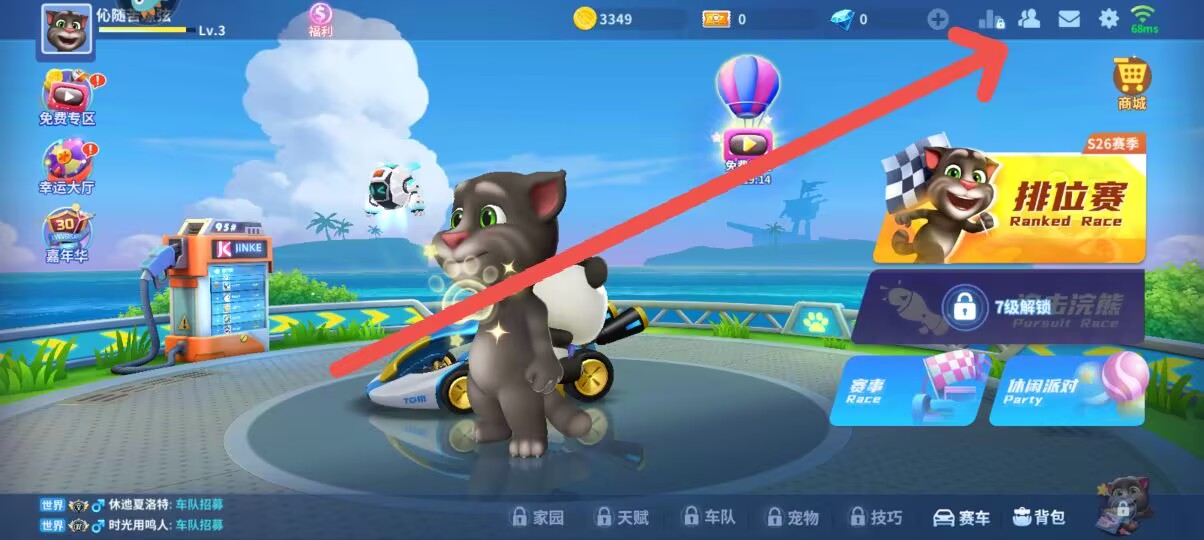This screenshot has height=540, width=1204.
Task: Open the 福利 welfare rewards icon
Action: [x=320, y=19]
